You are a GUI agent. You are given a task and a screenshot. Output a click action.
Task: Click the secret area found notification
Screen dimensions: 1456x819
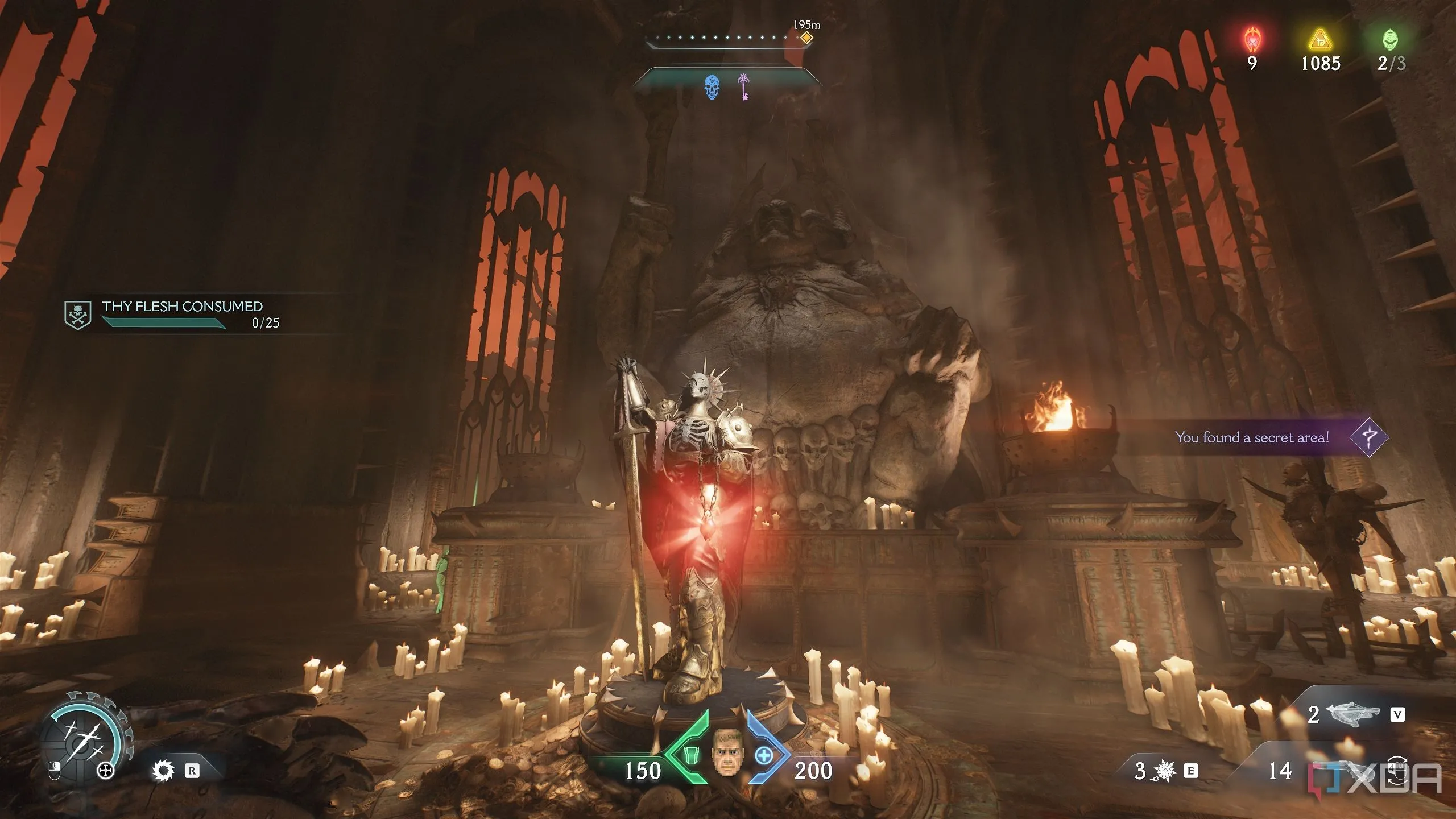coord(1251,437)
